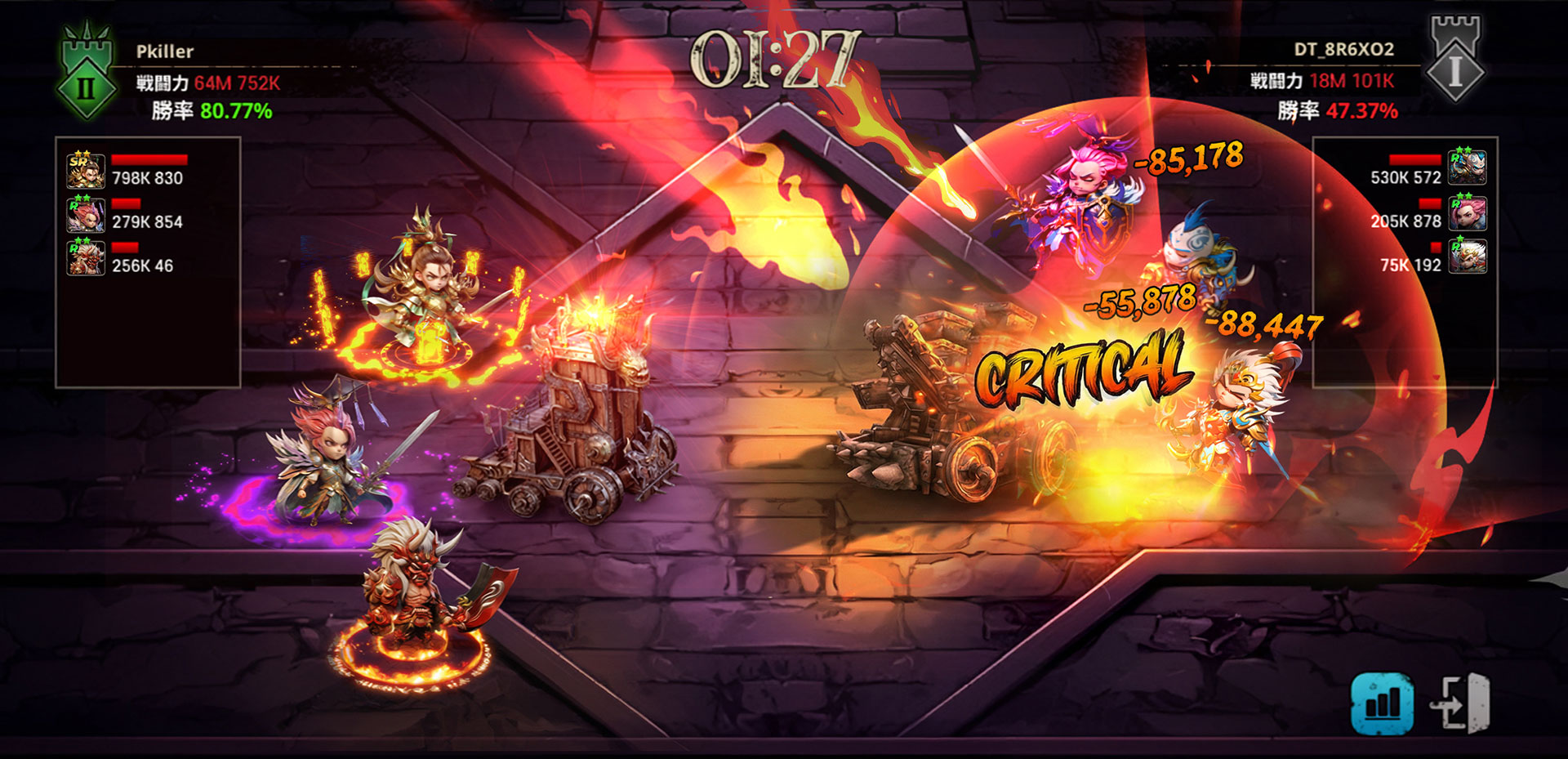Exit the battle via the door icon
Image resolution: width=1568 pixels, height=759 pixels.
click(1460, 703)
